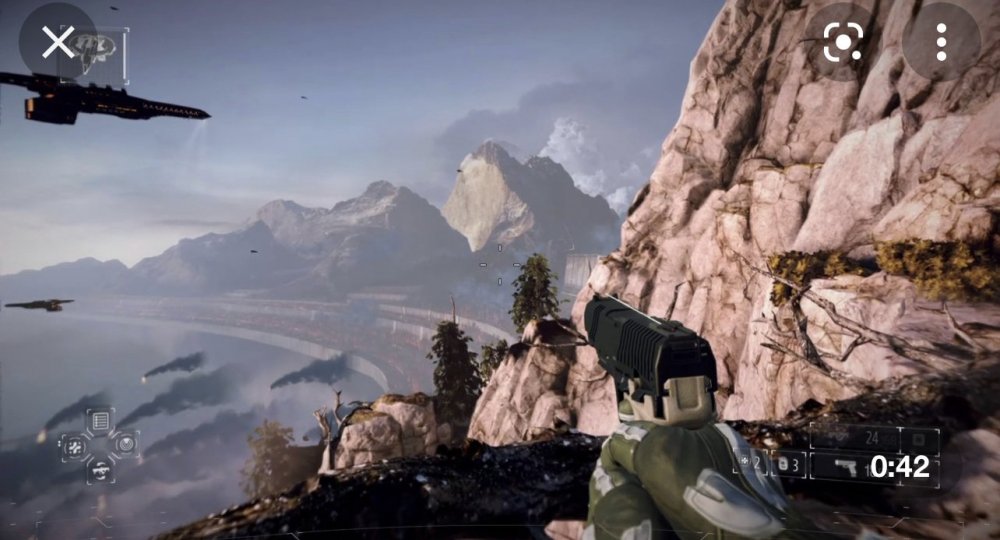The image size is (1000, 540).
Task: Select the list icon on the OWL wheel
Action: pyautogui.click(x=100, y=421)
